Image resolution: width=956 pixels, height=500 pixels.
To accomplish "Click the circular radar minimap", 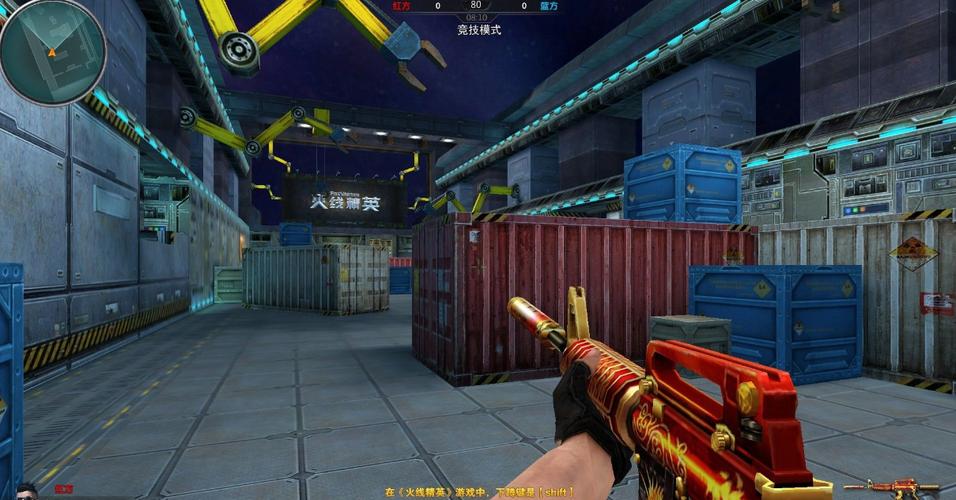I will [52, 51].
